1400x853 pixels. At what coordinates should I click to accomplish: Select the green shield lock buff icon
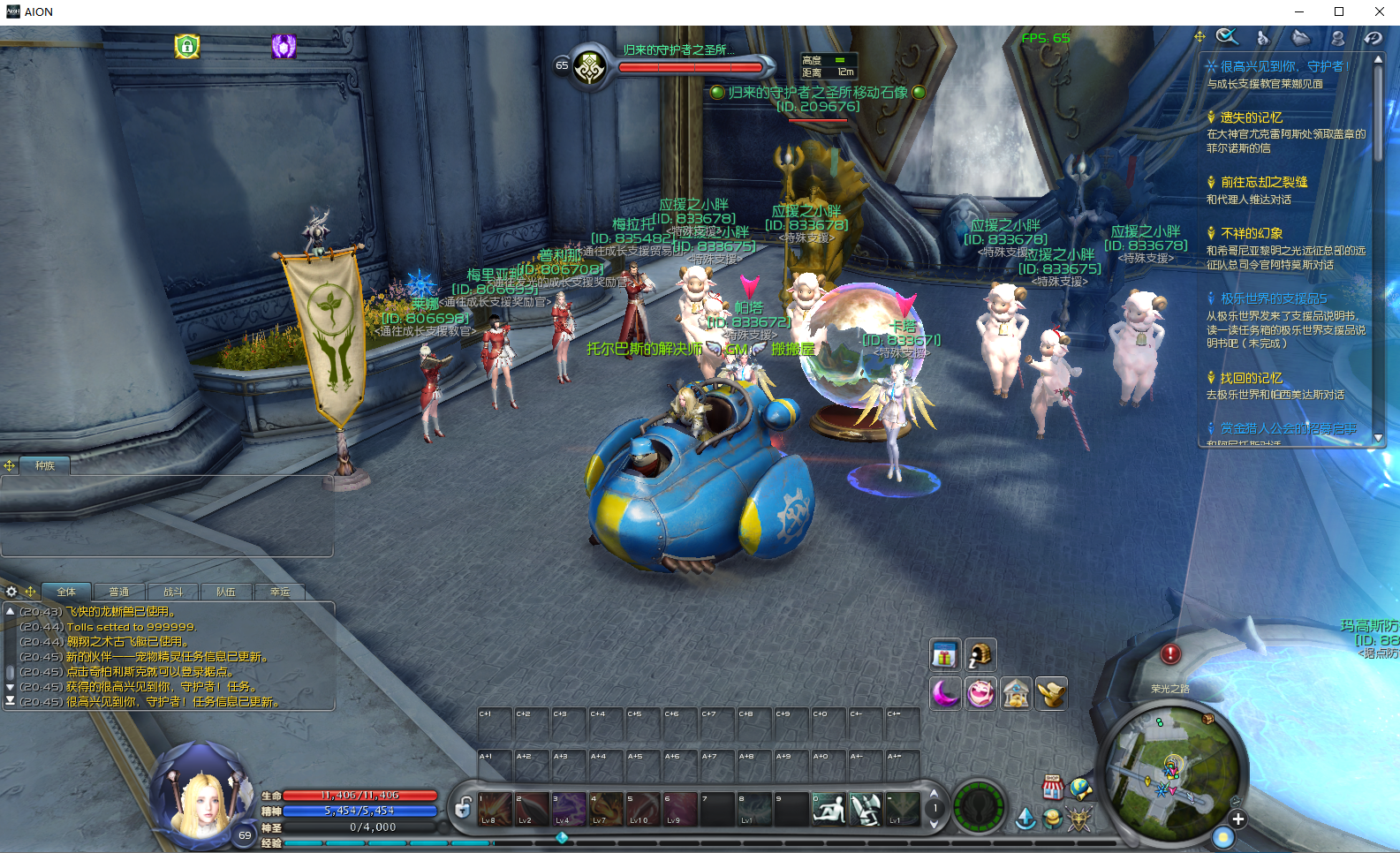coord(187,46)
